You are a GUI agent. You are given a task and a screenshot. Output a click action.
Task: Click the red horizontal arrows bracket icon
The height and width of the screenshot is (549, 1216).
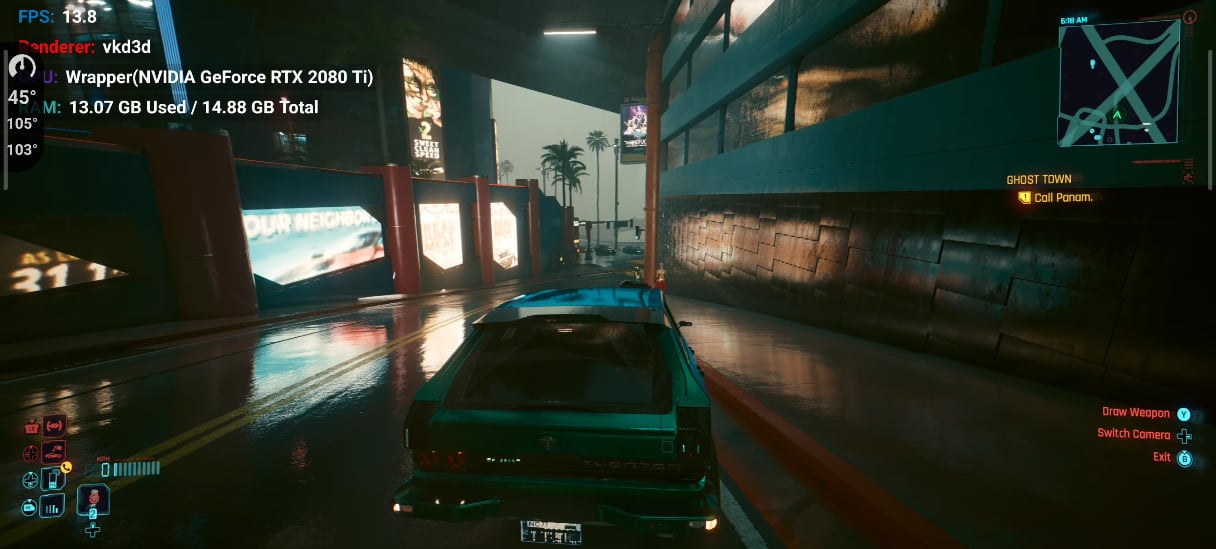click(x=55, y=426)
